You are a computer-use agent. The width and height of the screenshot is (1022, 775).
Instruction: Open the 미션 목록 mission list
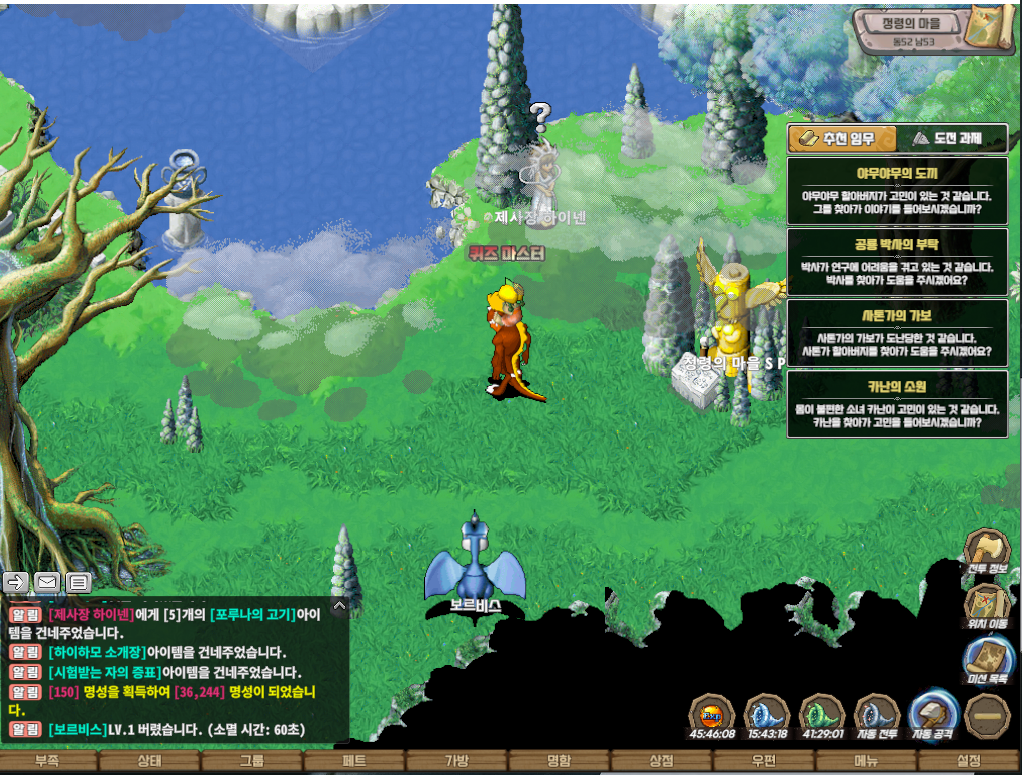pos(987,661)
